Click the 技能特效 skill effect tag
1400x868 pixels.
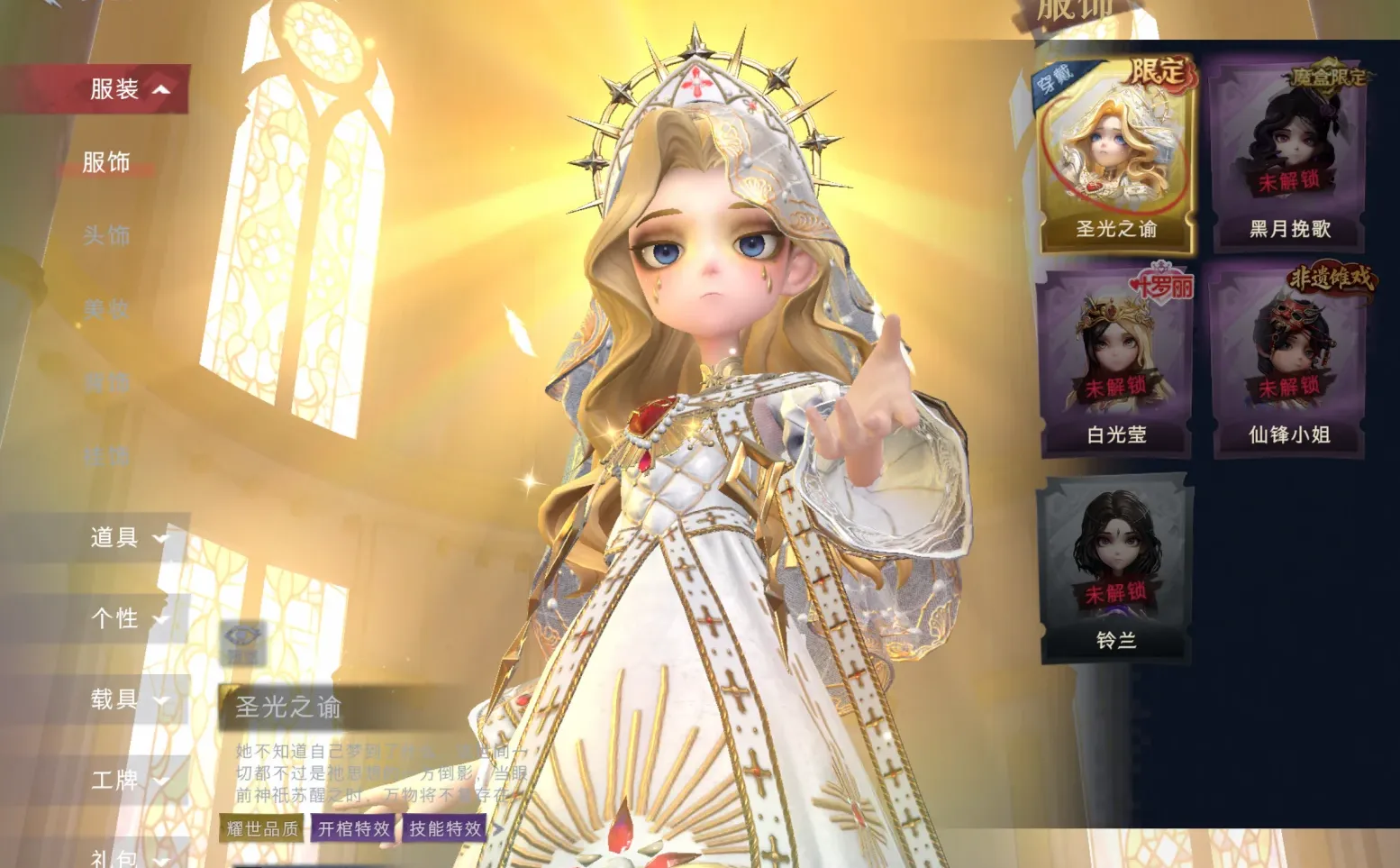[445, 828]
